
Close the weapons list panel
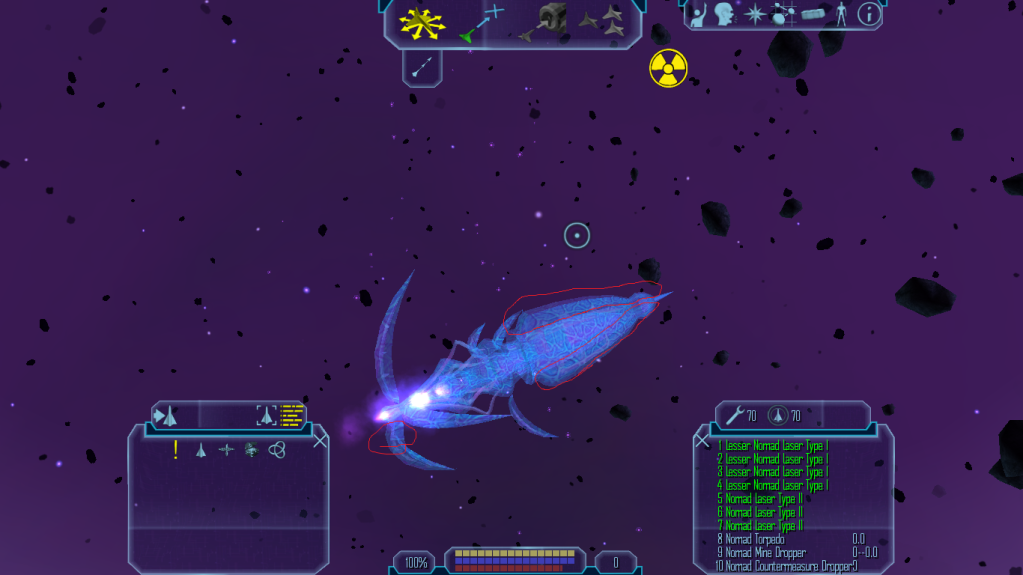click(x=702, y=440)
